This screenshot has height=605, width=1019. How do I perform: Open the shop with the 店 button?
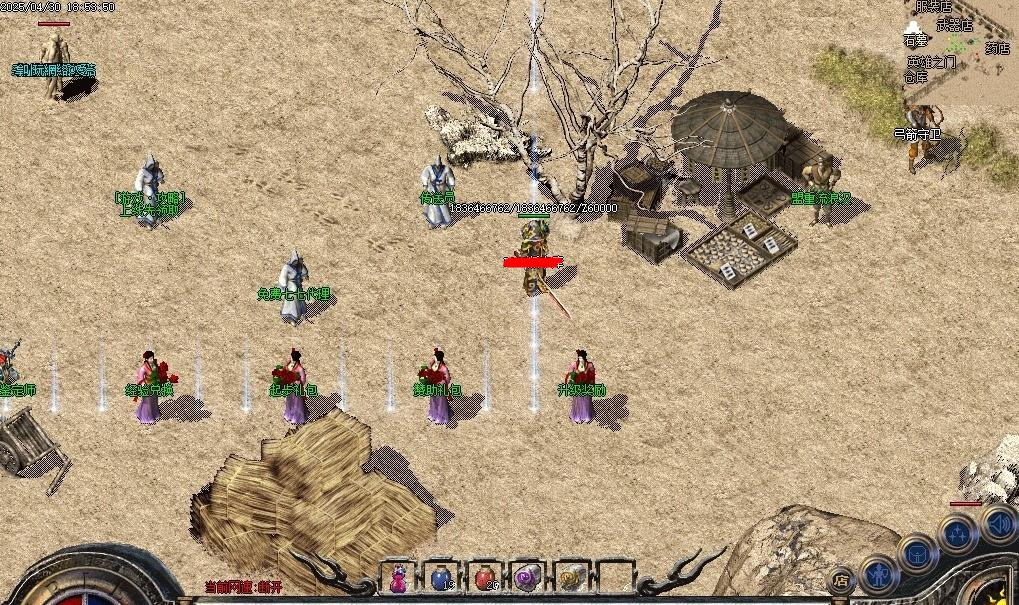tap(842, 579)
